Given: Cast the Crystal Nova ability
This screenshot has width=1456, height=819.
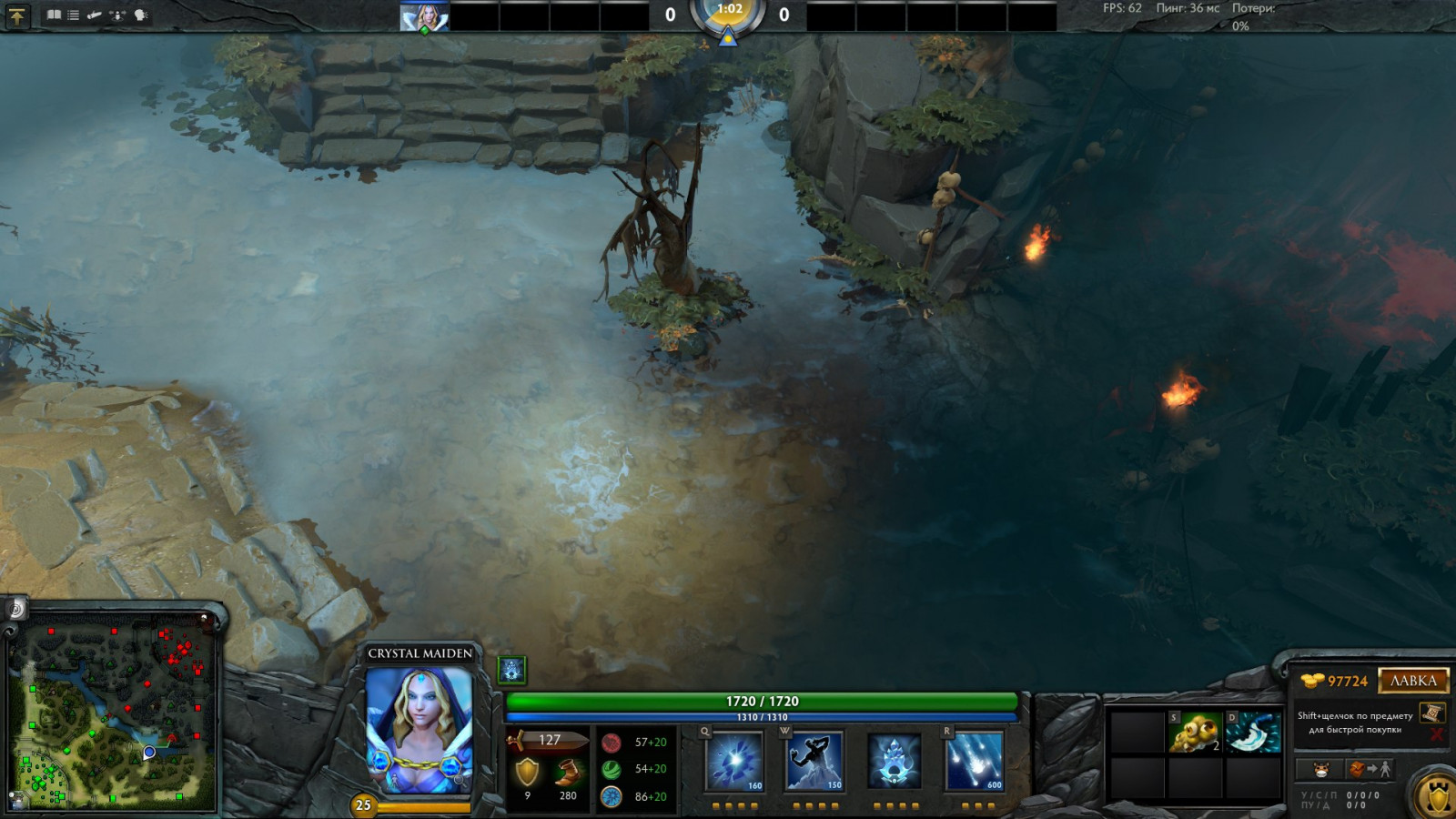Looking at the screenshot, I should 734,761.
